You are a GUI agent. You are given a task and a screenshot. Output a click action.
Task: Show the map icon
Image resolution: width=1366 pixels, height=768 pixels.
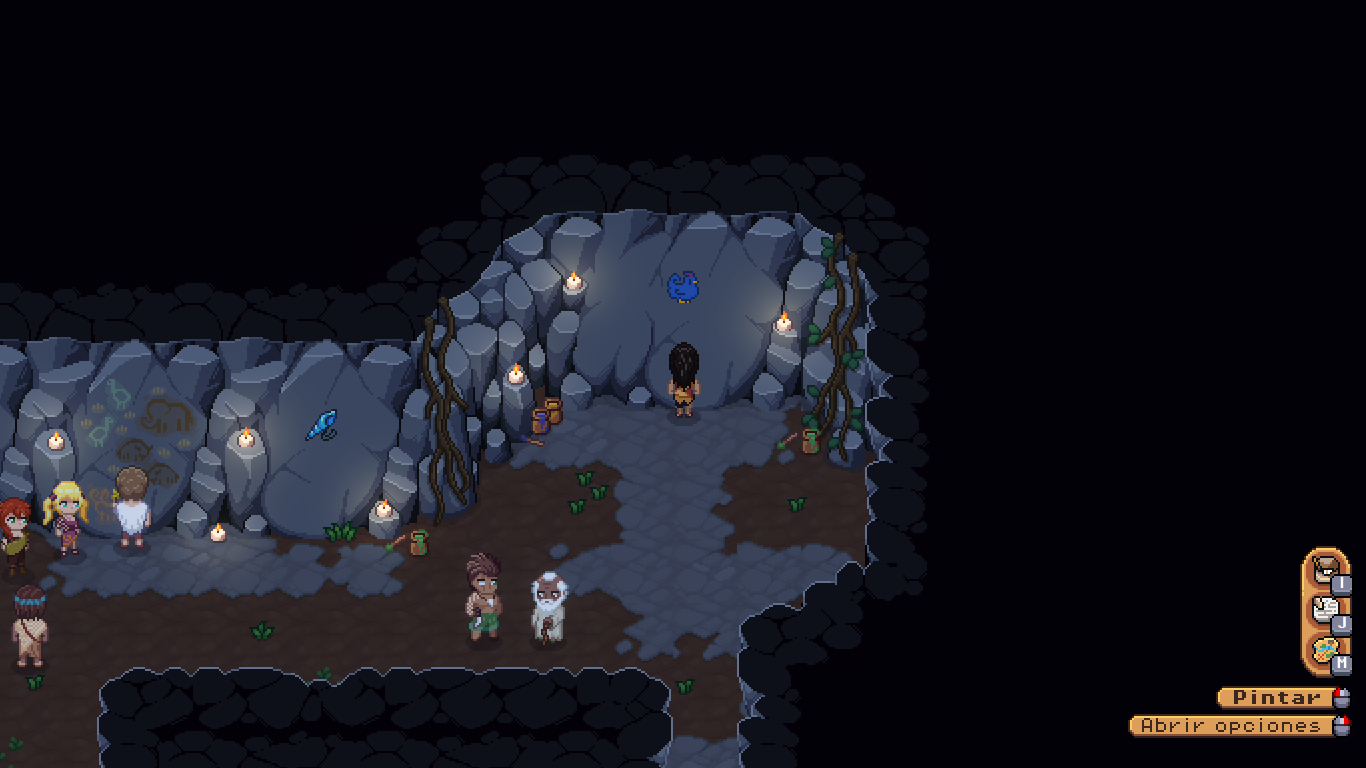1325,650
